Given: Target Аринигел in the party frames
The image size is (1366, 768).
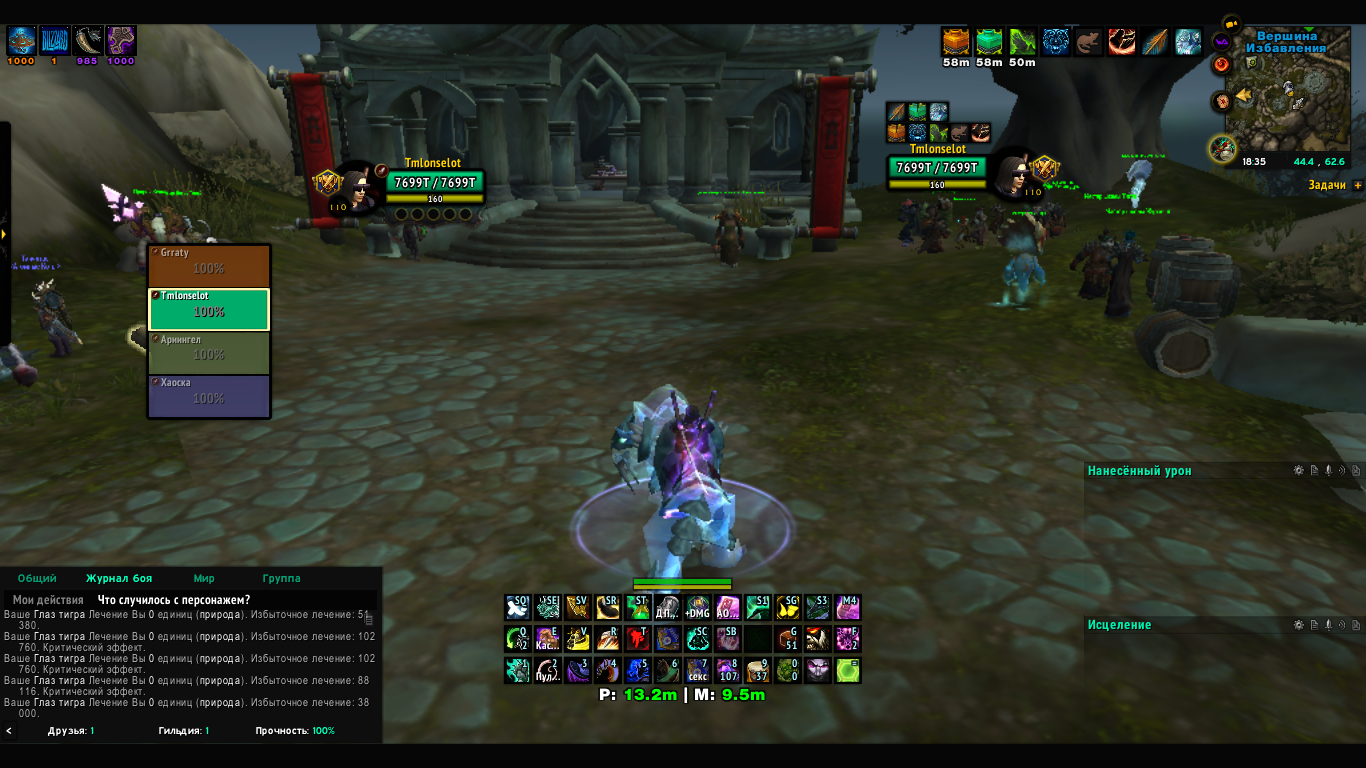Looking at the screenshot, I should [x=209, y=353].
